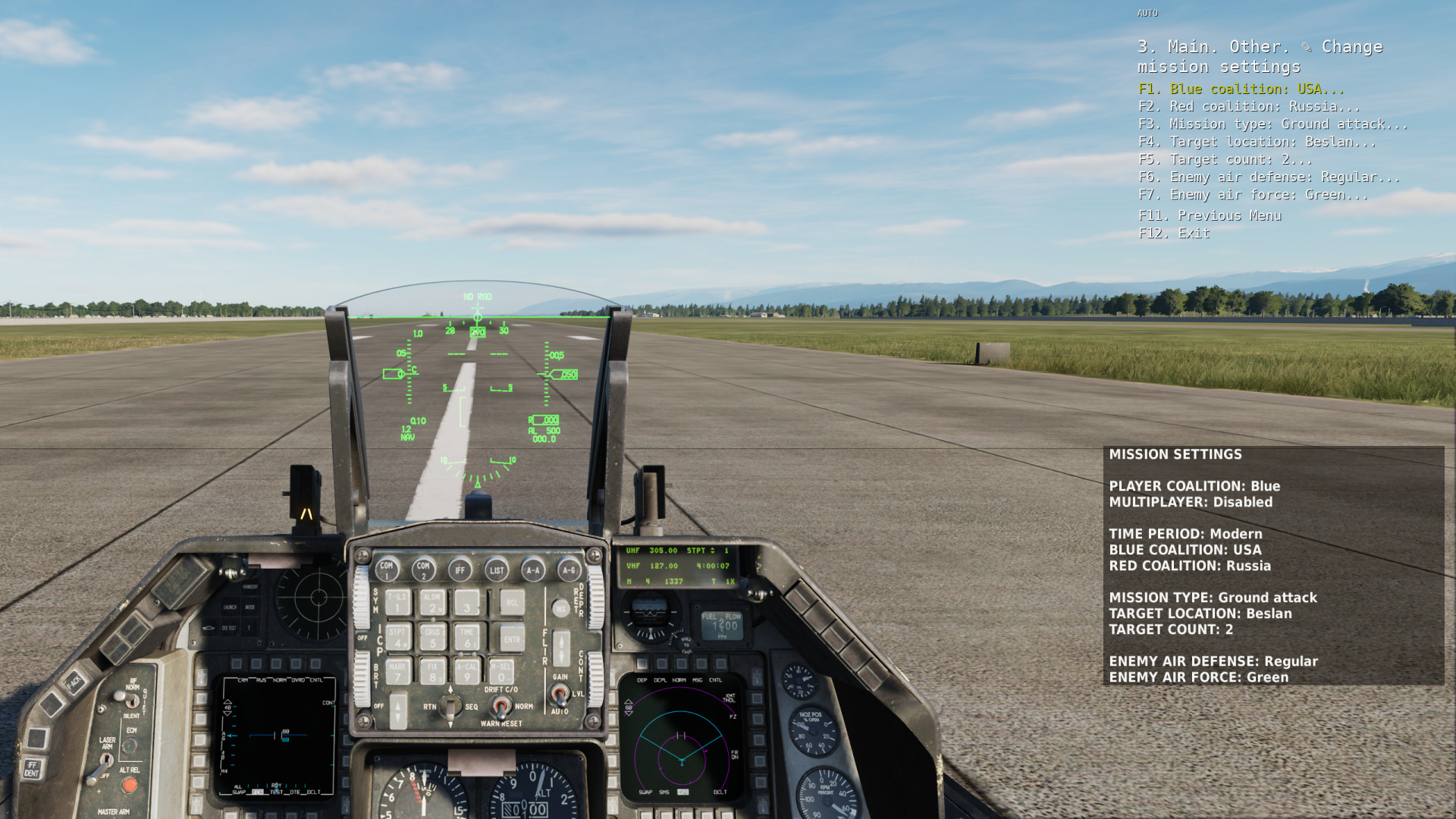Viewport: 1456px width, 819px height.
Task: Choose Enemy air force: Green entry
Action: (x=1253, y=195)
